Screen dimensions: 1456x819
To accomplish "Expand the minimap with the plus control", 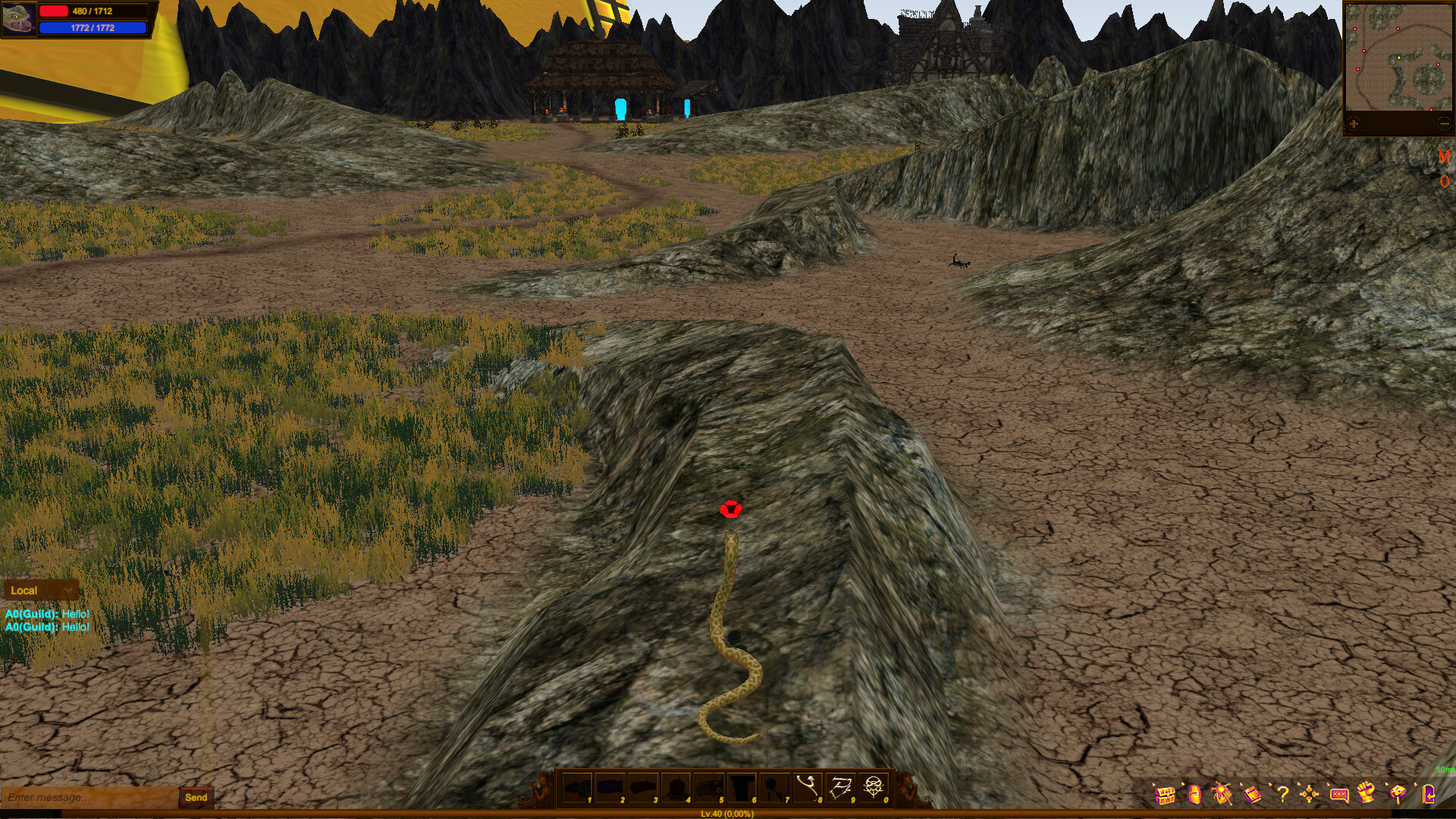I will tap(1353, 124).
